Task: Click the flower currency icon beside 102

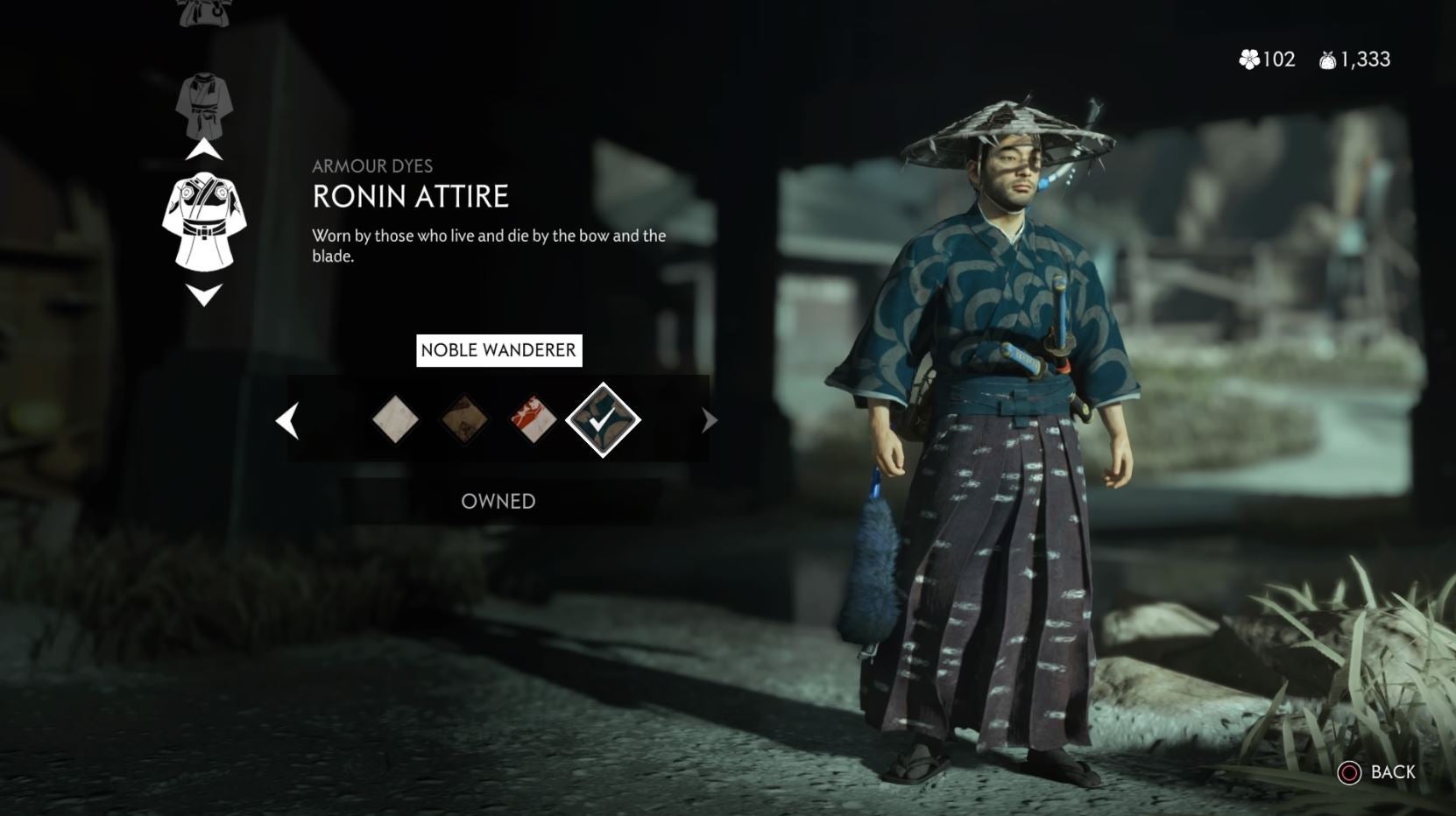Action: pyautogui.click(x=1247, y=60)
